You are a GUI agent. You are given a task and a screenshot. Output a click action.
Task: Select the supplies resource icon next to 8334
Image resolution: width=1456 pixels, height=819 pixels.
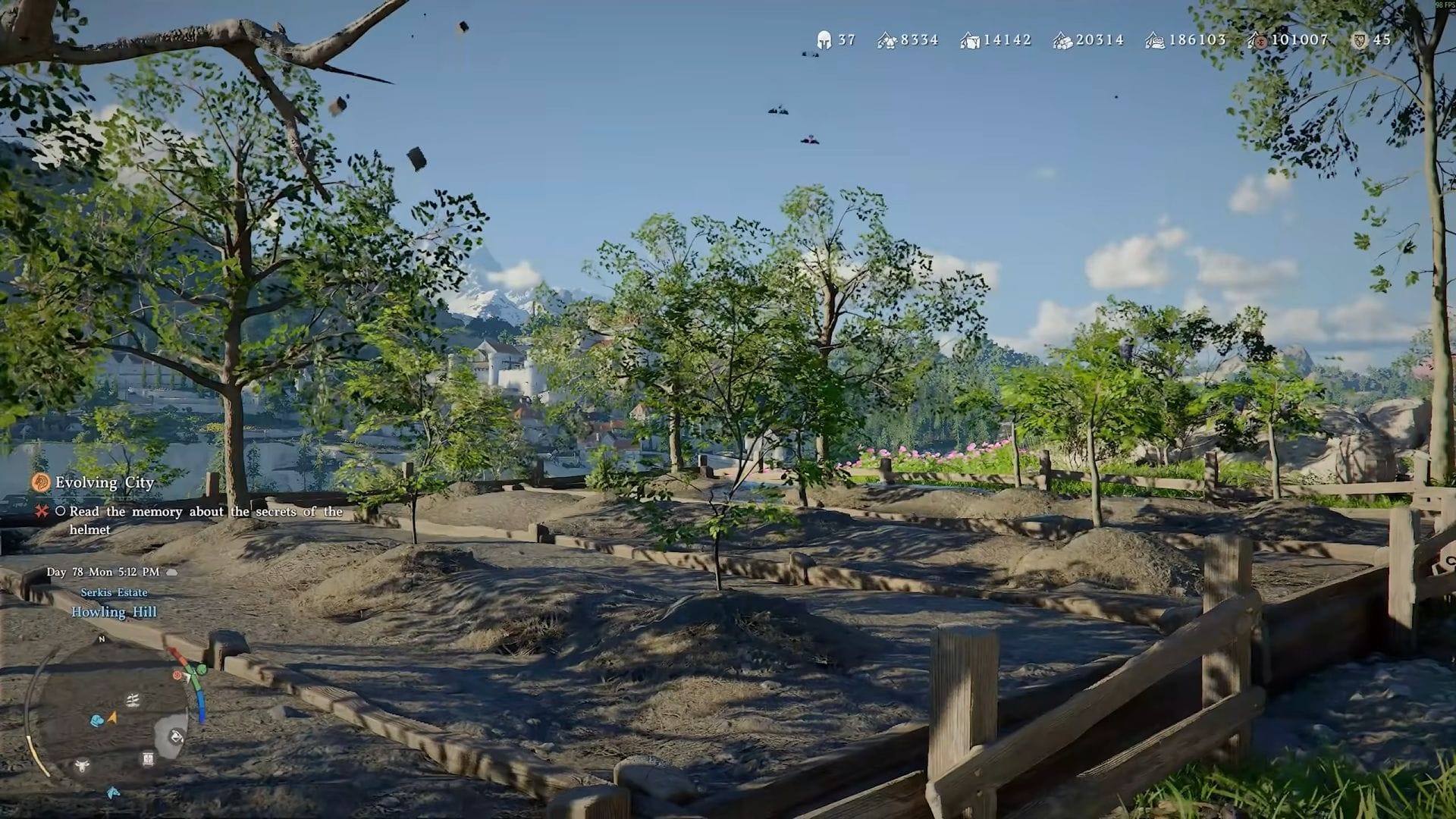click(x=886, y=40)
